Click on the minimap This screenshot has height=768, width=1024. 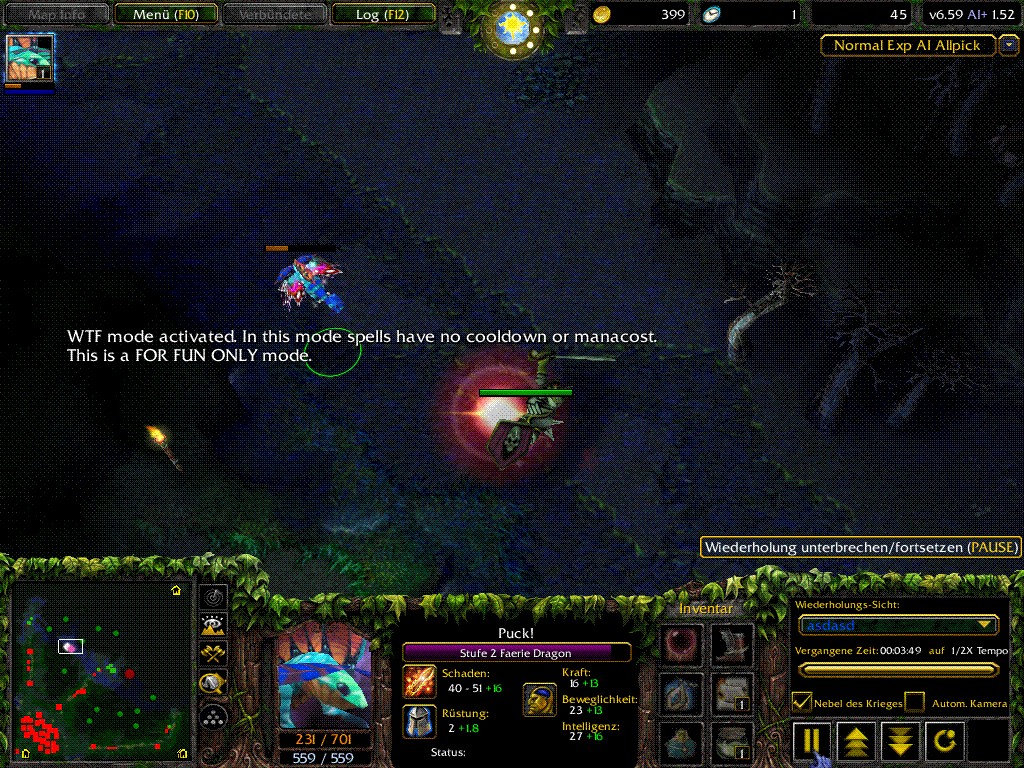coord(100,670)
